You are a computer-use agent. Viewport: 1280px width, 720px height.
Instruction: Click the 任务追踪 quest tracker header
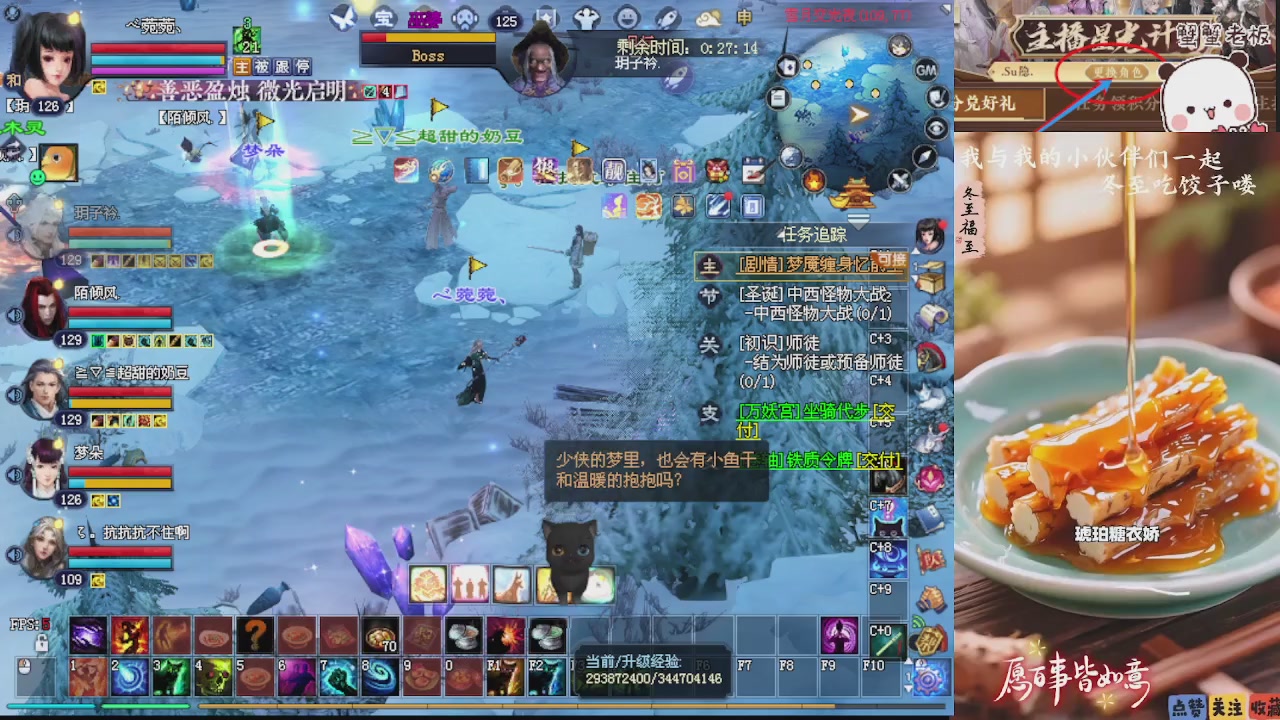pyautogui.click(x=812, y=234)
